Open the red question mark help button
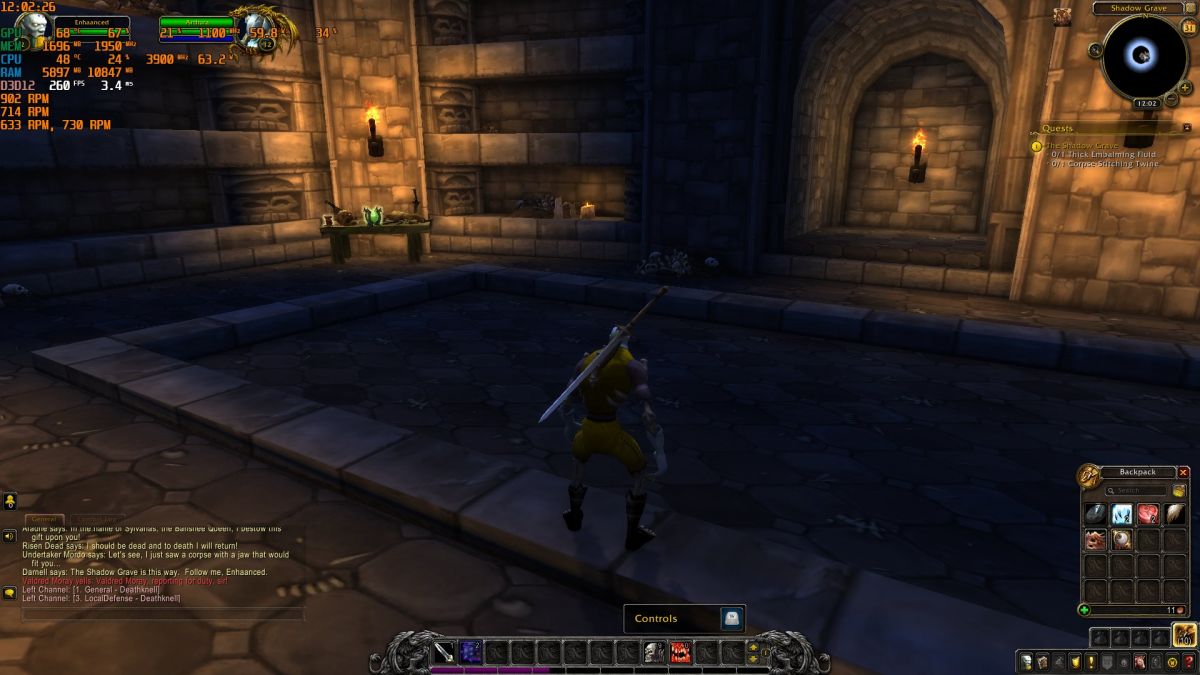Viewport: 1200px width, 675px height. click(1189, 661)
